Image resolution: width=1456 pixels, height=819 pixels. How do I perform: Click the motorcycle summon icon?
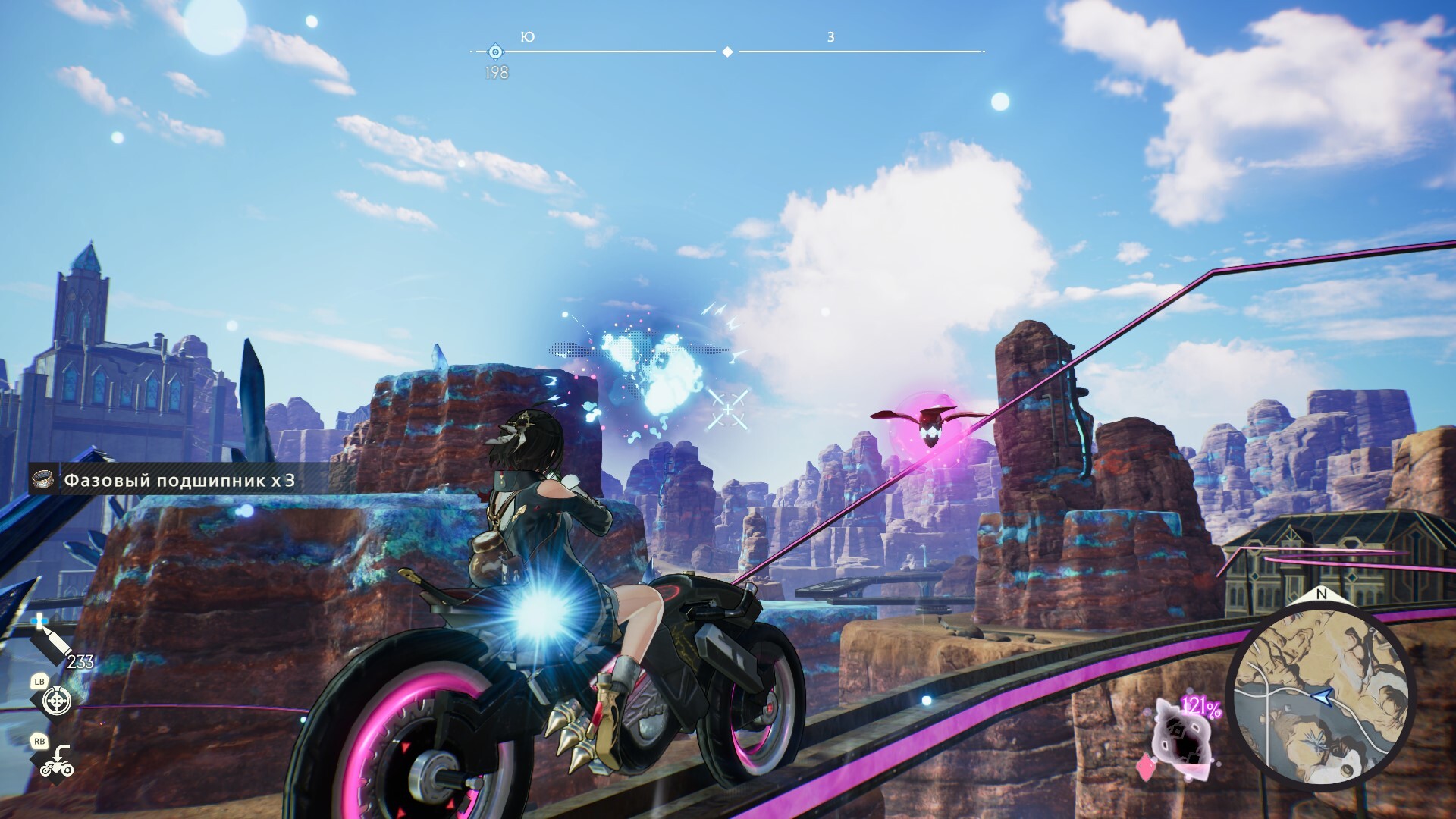pos(57,762)
